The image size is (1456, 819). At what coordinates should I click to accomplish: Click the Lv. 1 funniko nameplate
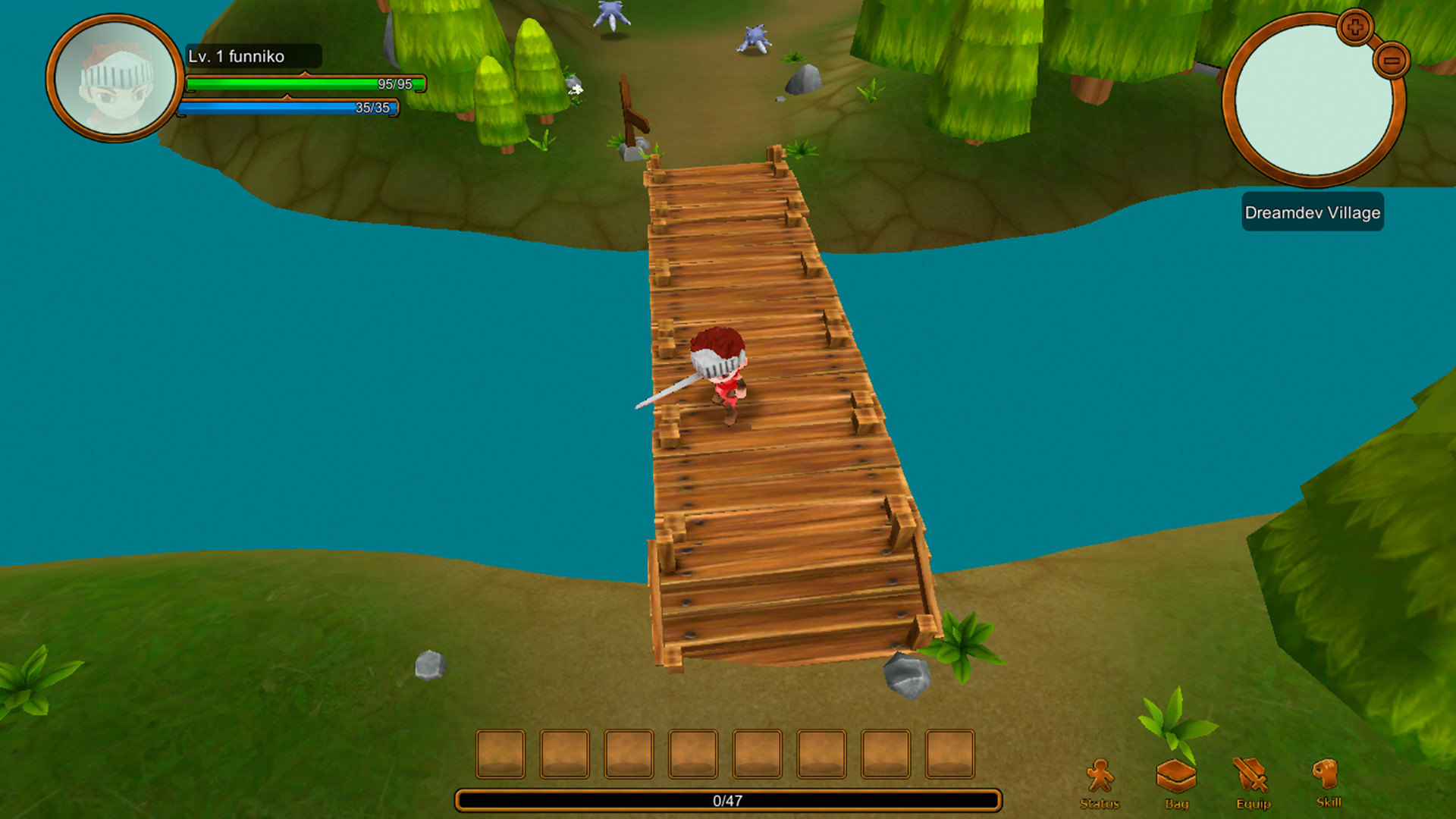tap(237, 56)
